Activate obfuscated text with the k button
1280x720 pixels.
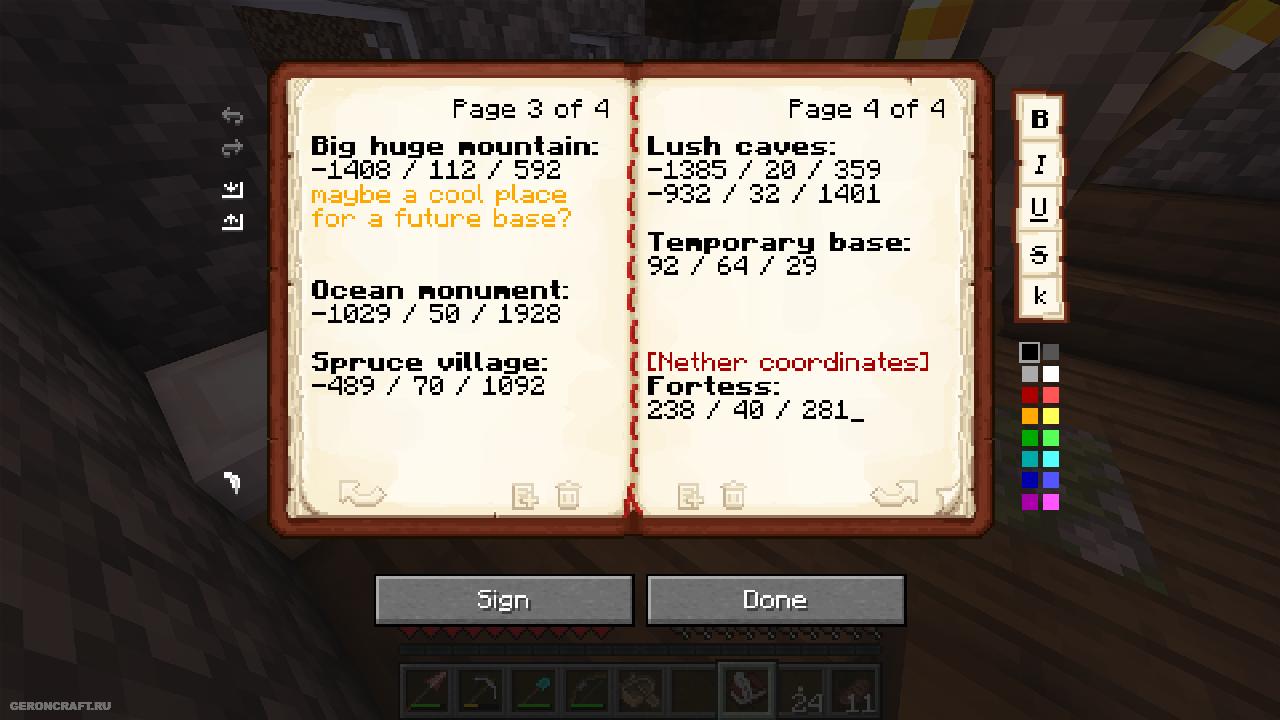[x=1039, y=296]
